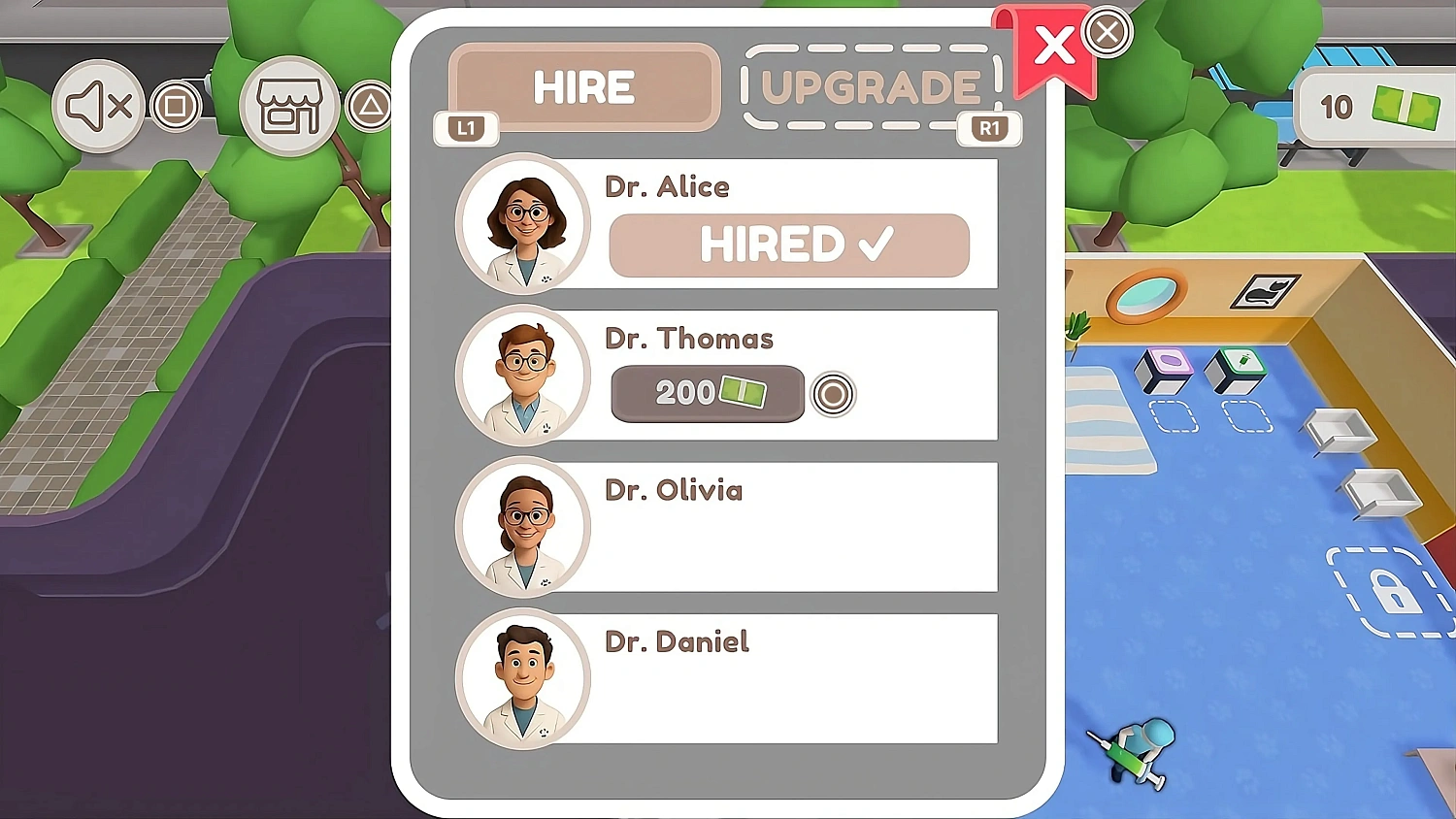This screenshot has height=819, width=1456.
Task: Open the in-game shop
Action: (x=288, y=105)
